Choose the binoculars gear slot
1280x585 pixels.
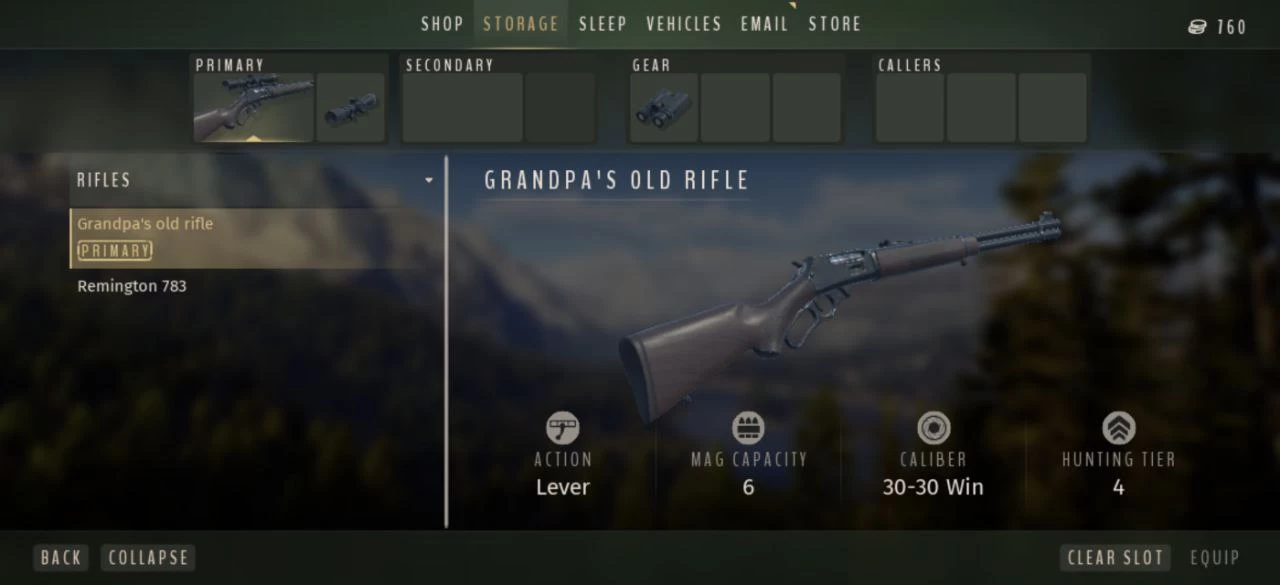pyautogui.click(x=664, y=107)
